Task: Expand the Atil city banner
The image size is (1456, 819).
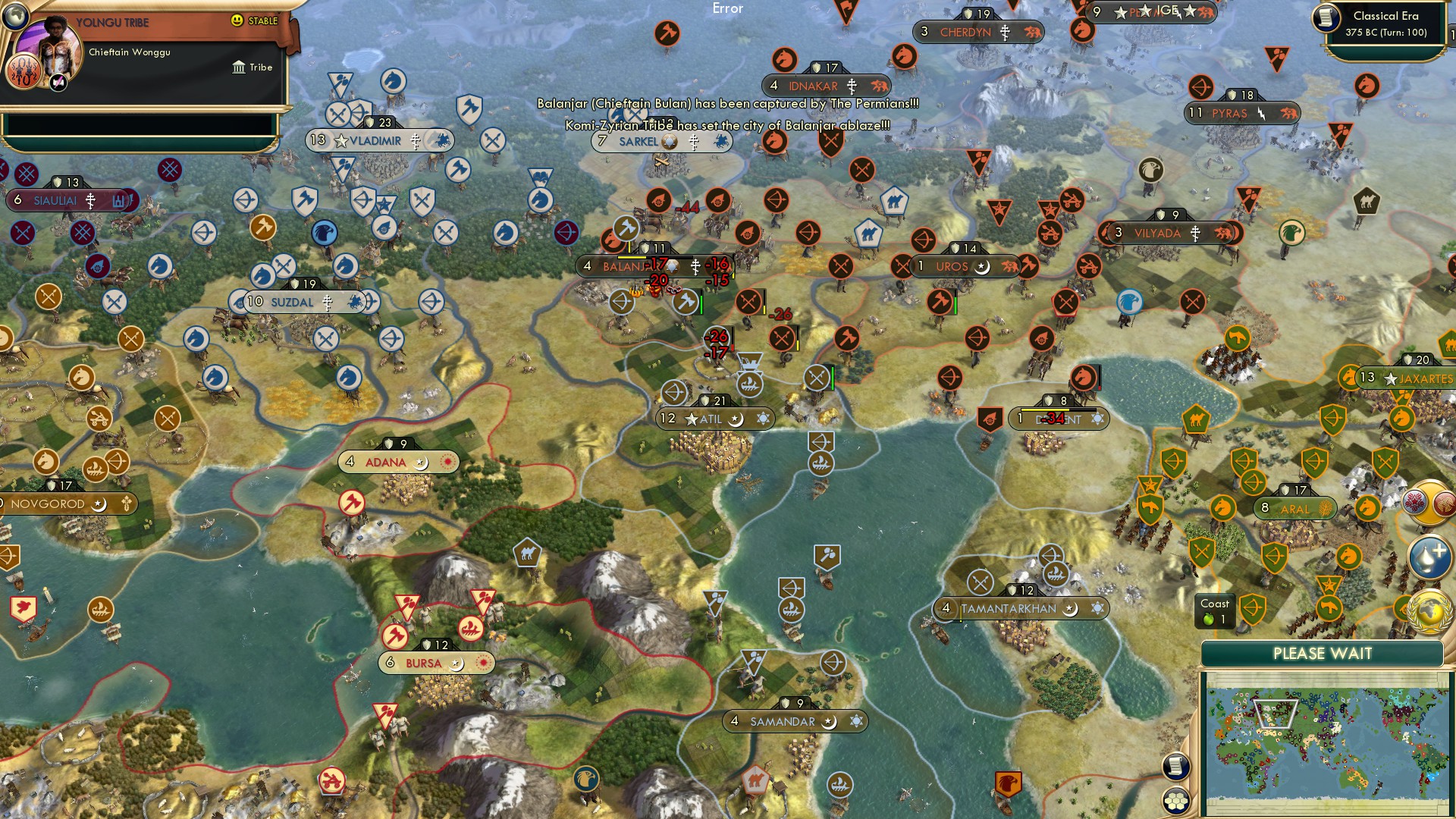Action: coord(713,418)
